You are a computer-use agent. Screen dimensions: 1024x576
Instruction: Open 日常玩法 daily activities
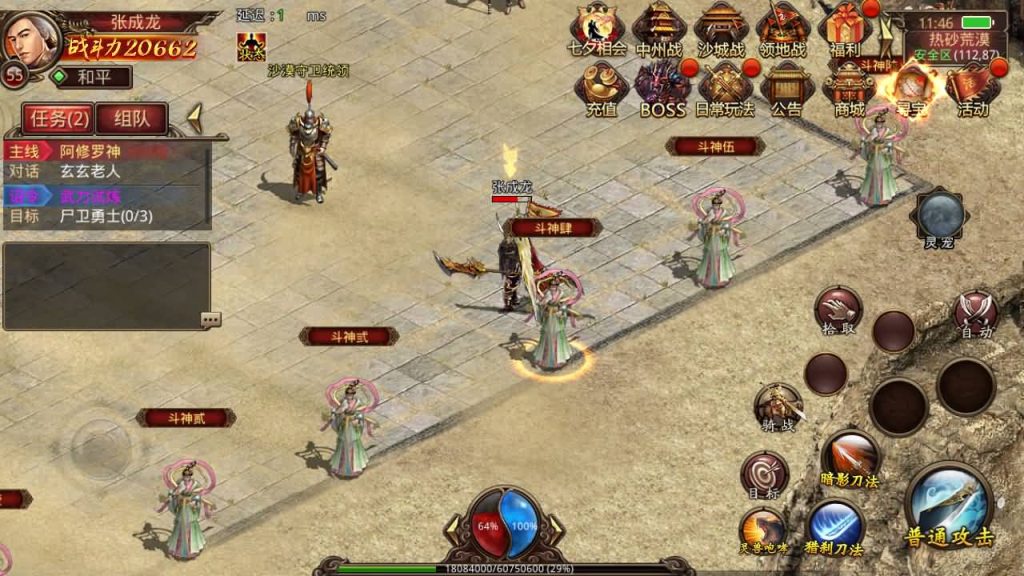[725, 88]
